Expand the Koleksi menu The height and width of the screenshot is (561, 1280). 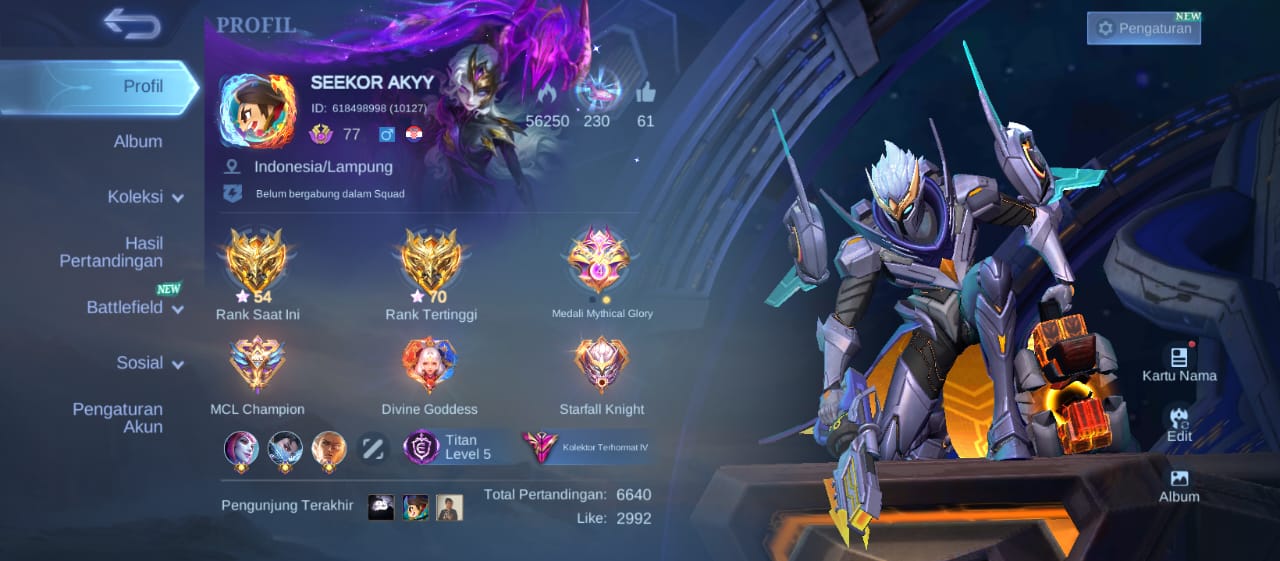click(146, 197)
